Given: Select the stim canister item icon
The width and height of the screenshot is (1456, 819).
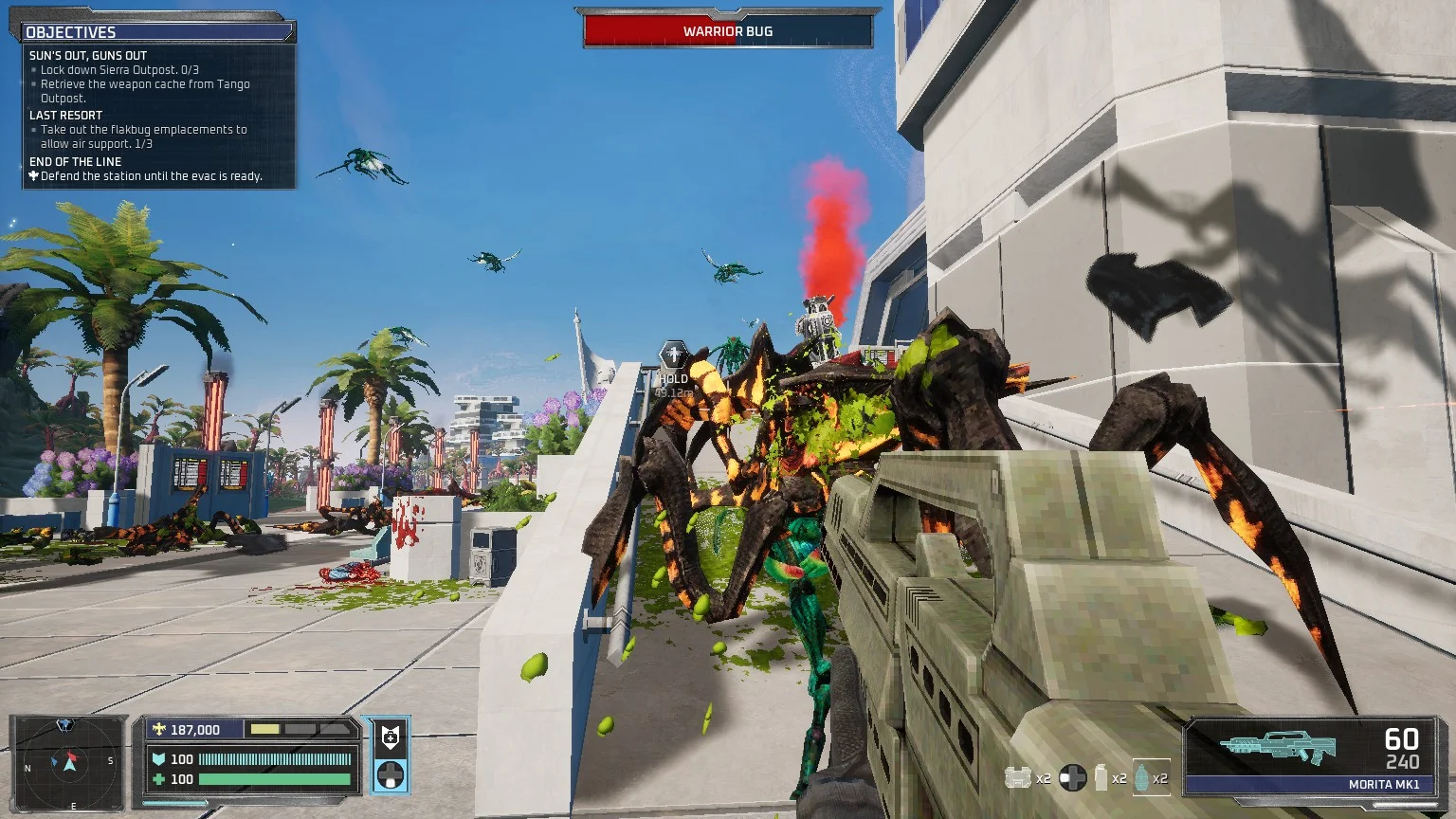Looking at the screenshot, I should (x=1101, y=775).
